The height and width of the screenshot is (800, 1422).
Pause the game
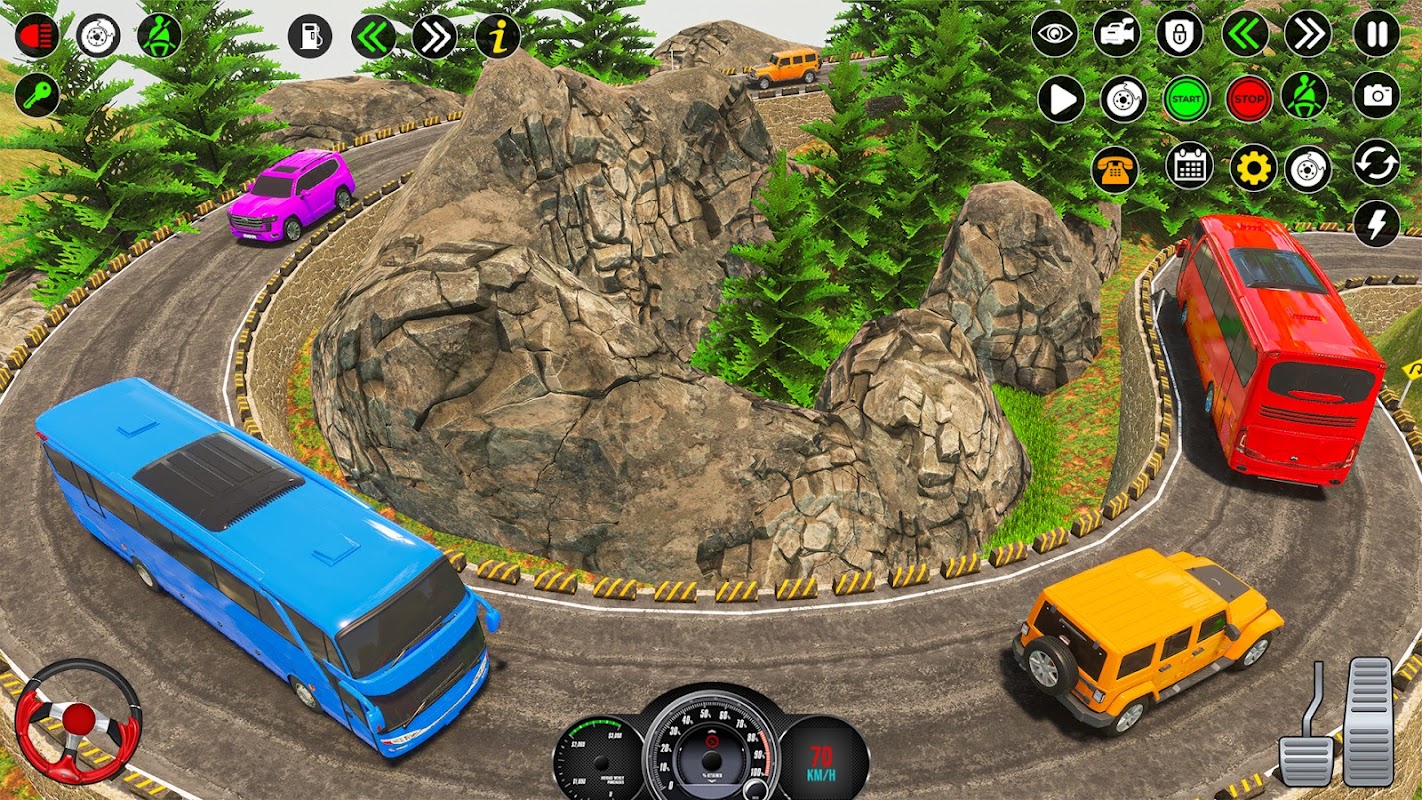pyautogui.click(x=1377, y=35)
